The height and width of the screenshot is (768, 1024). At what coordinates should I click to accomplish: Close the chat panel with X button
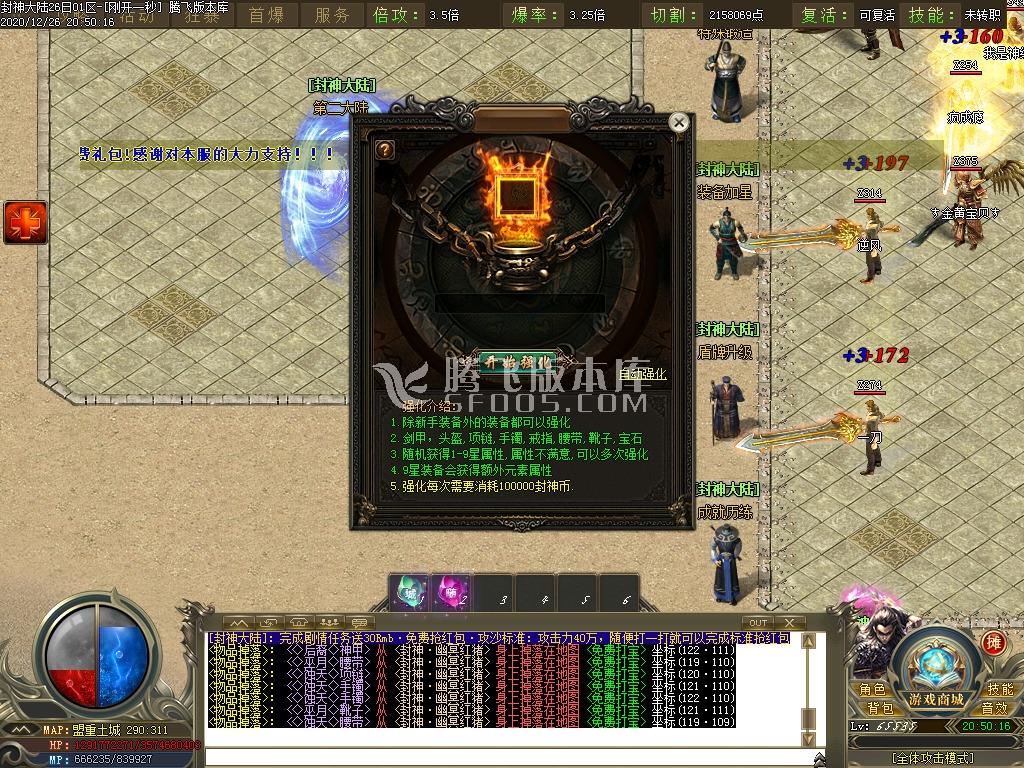click(789, 623)
